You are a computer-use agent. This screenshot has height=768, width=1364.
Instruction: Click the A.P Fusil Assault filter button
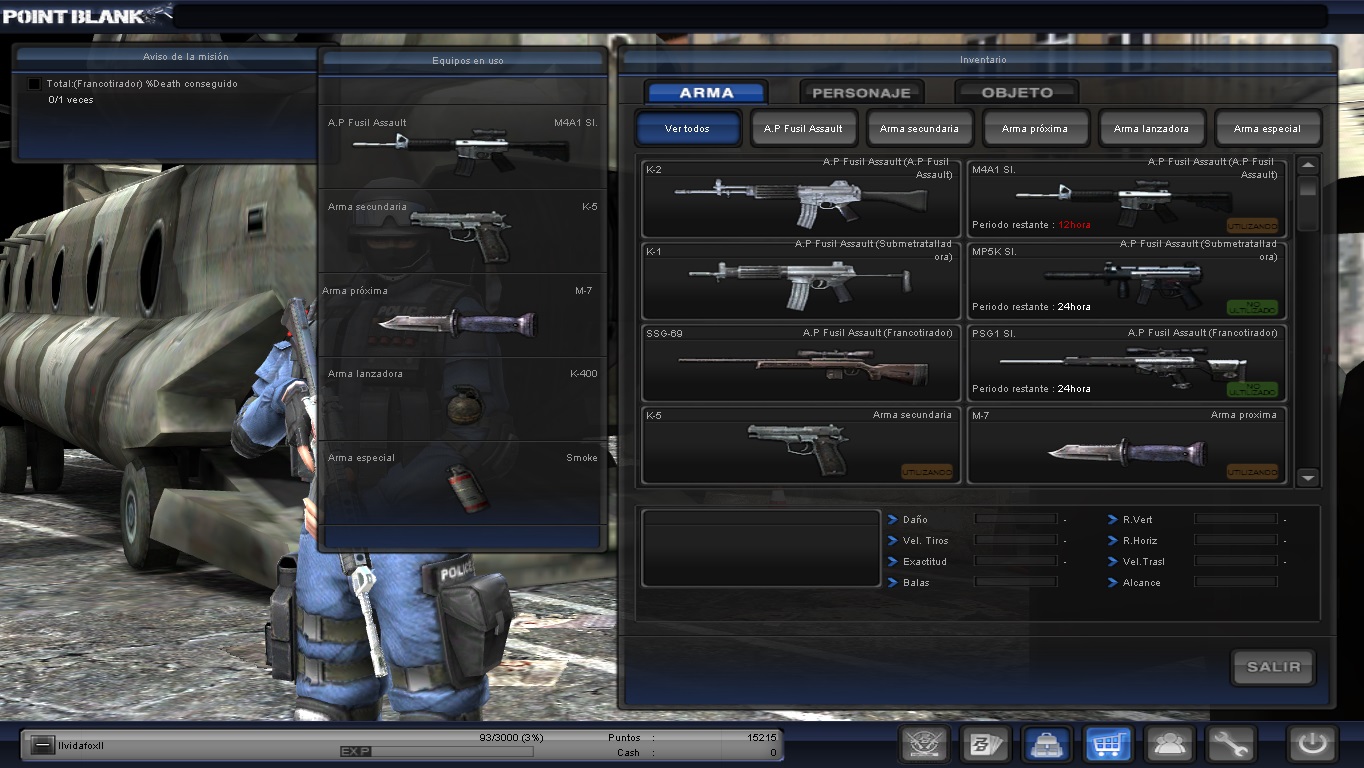pos(803,128)
